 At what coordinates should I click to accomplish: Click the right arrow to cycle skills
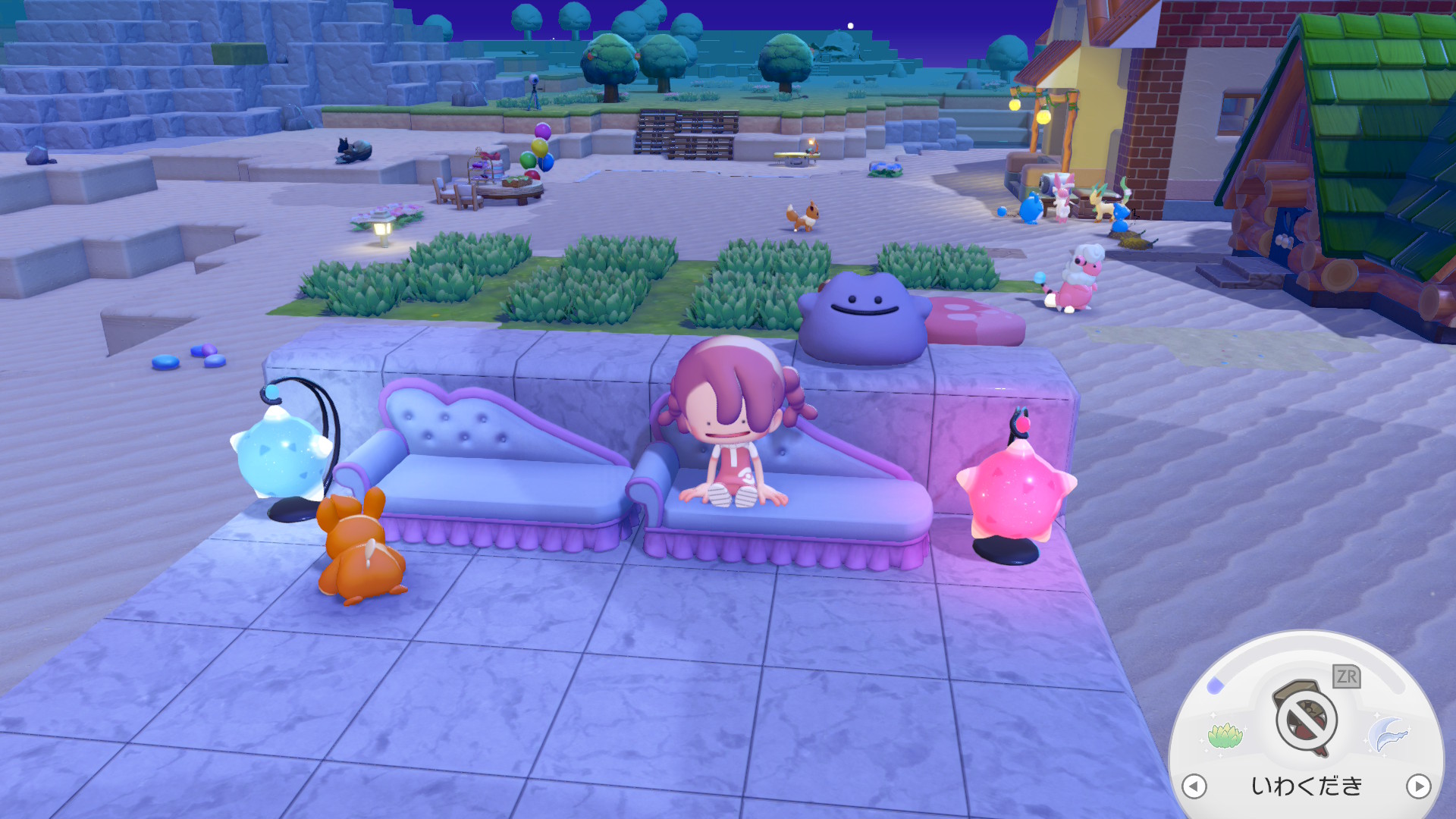(x=1418, y=786)
